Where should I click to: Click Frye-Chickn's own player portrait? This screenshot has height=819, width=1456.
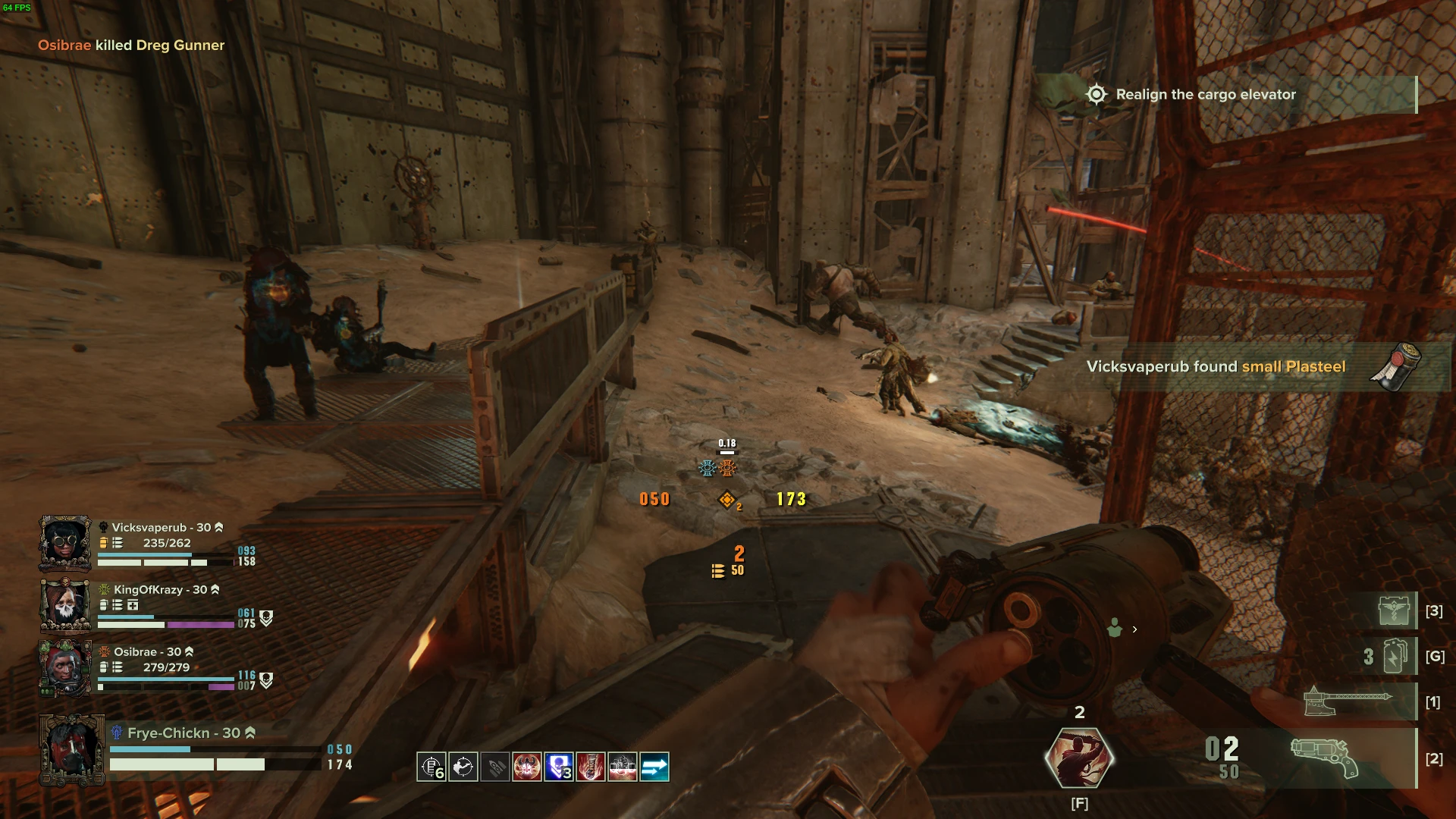71,750
